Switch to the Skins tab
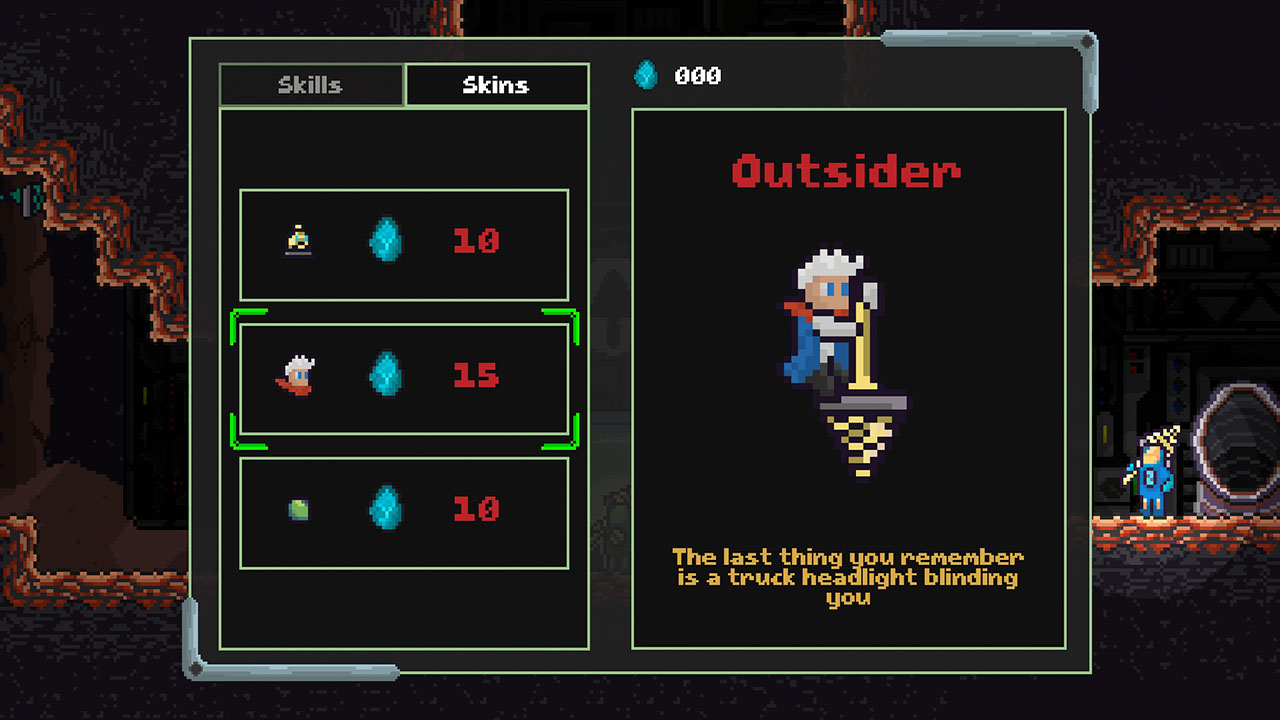 [x=496, y=85]
